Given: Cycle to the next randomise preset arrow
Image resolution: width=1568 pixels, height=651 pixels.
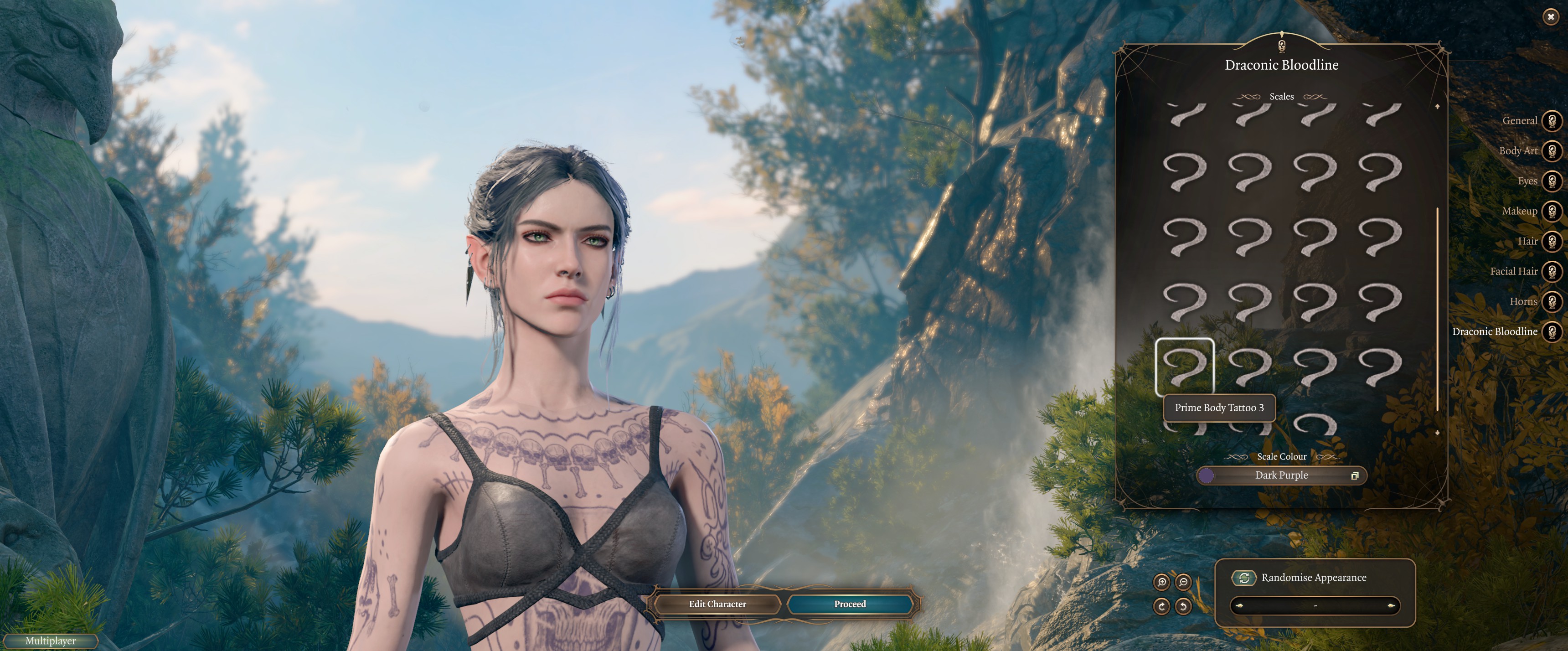Looking at the screenshot, I should click(1391, 606).
